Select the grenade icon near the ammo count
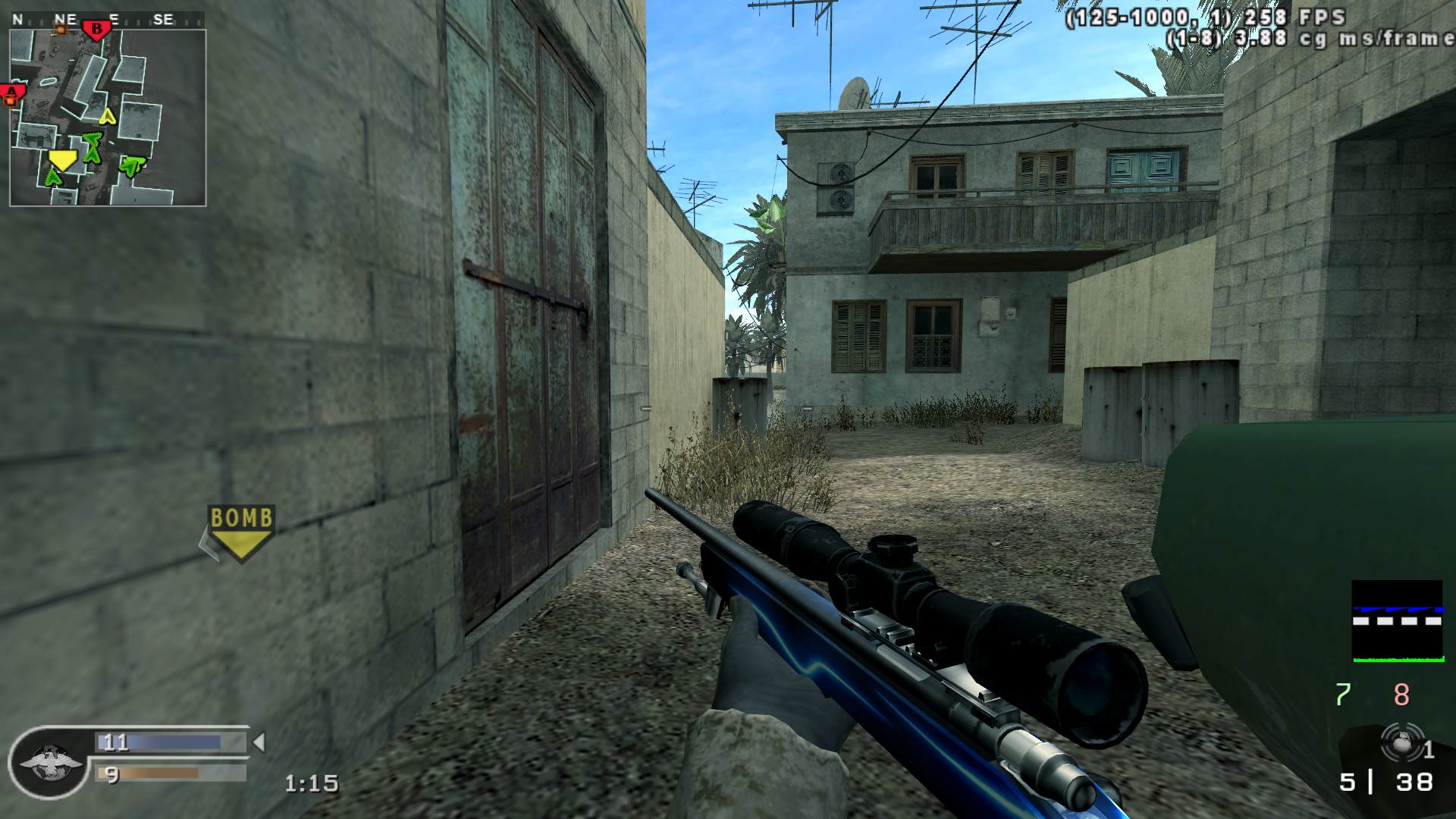1456x819 pixels. coord(1399,742)
